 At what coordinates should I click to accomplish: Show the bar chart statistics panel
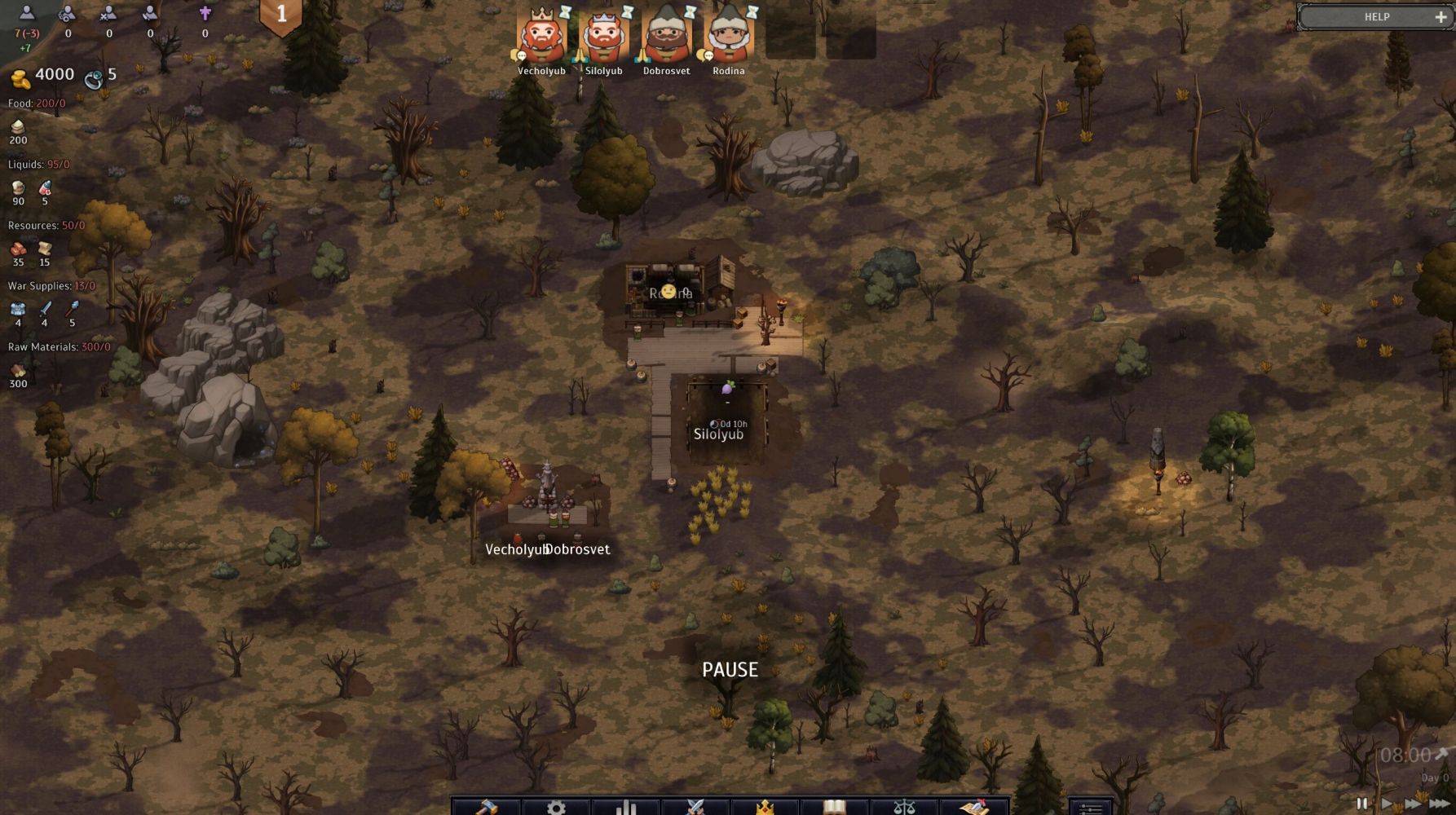coord(625,806)
